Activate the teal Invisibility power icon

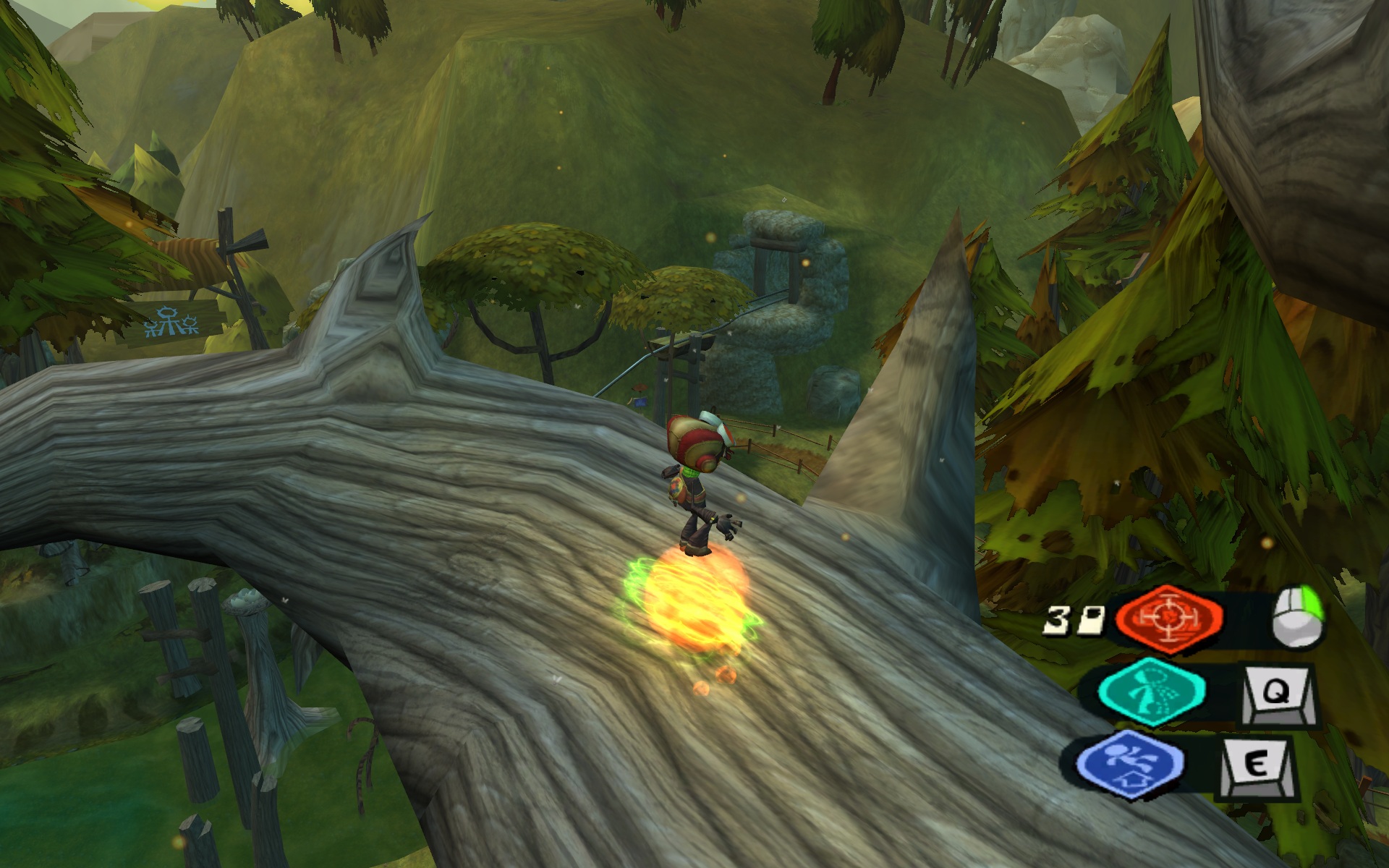coord(1152,692)
